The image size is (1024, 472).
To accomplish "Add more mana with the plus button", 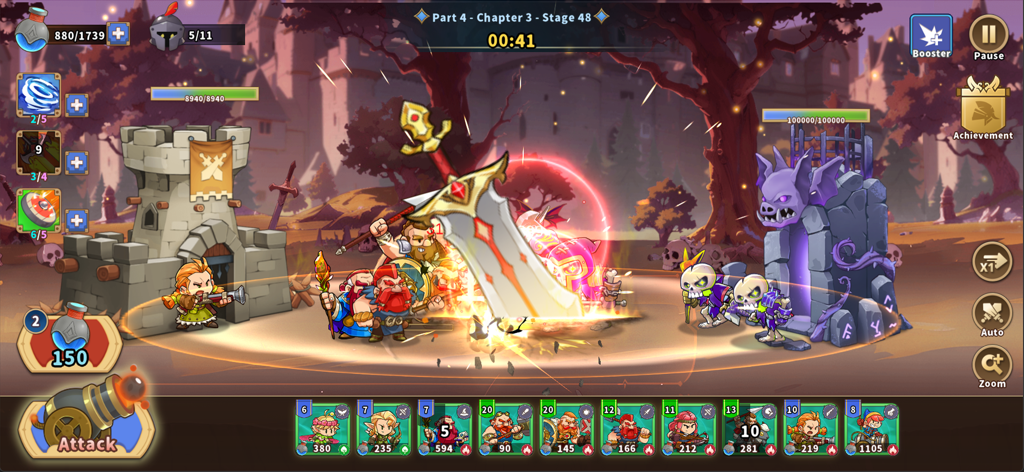I will point(118,34).
